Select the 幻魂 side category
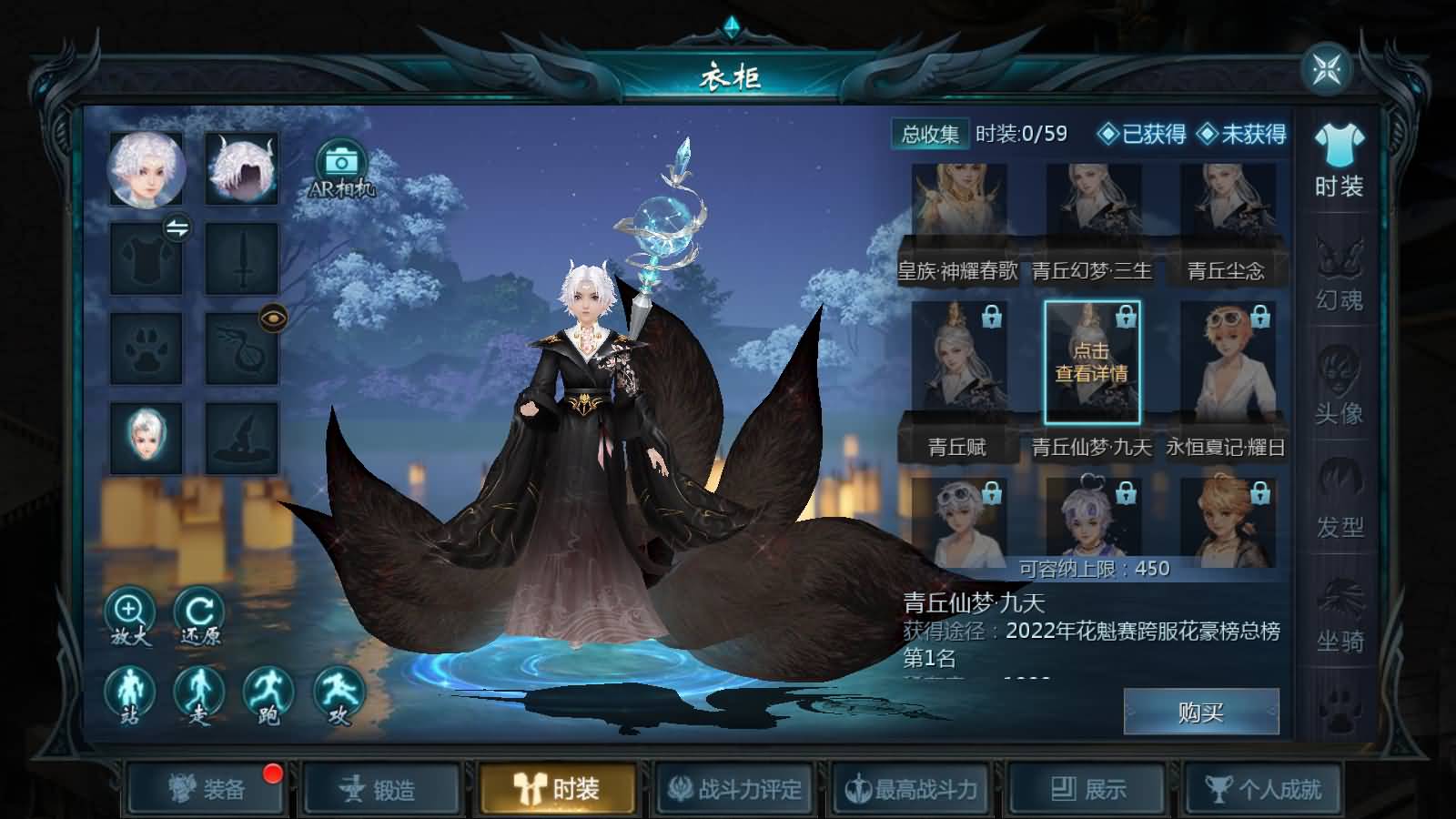Image resolution: width=1456 pixels, height=819 pixels. pos(1340,273)
